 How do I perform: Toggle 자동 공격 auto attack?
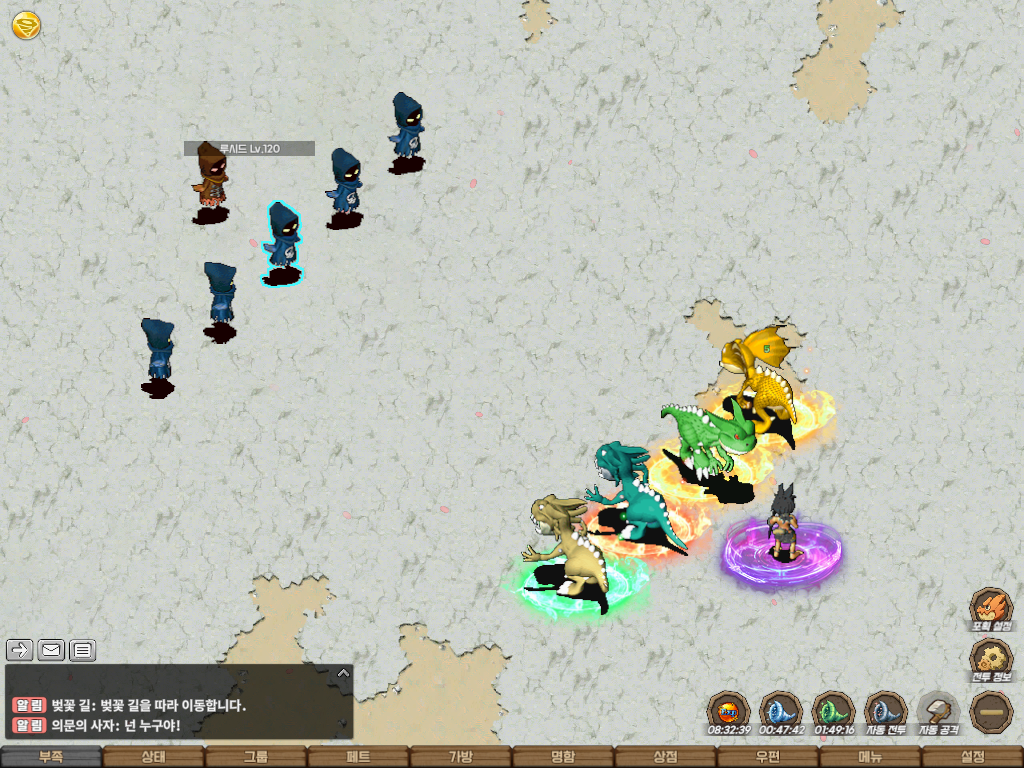(x=938, y=712)
